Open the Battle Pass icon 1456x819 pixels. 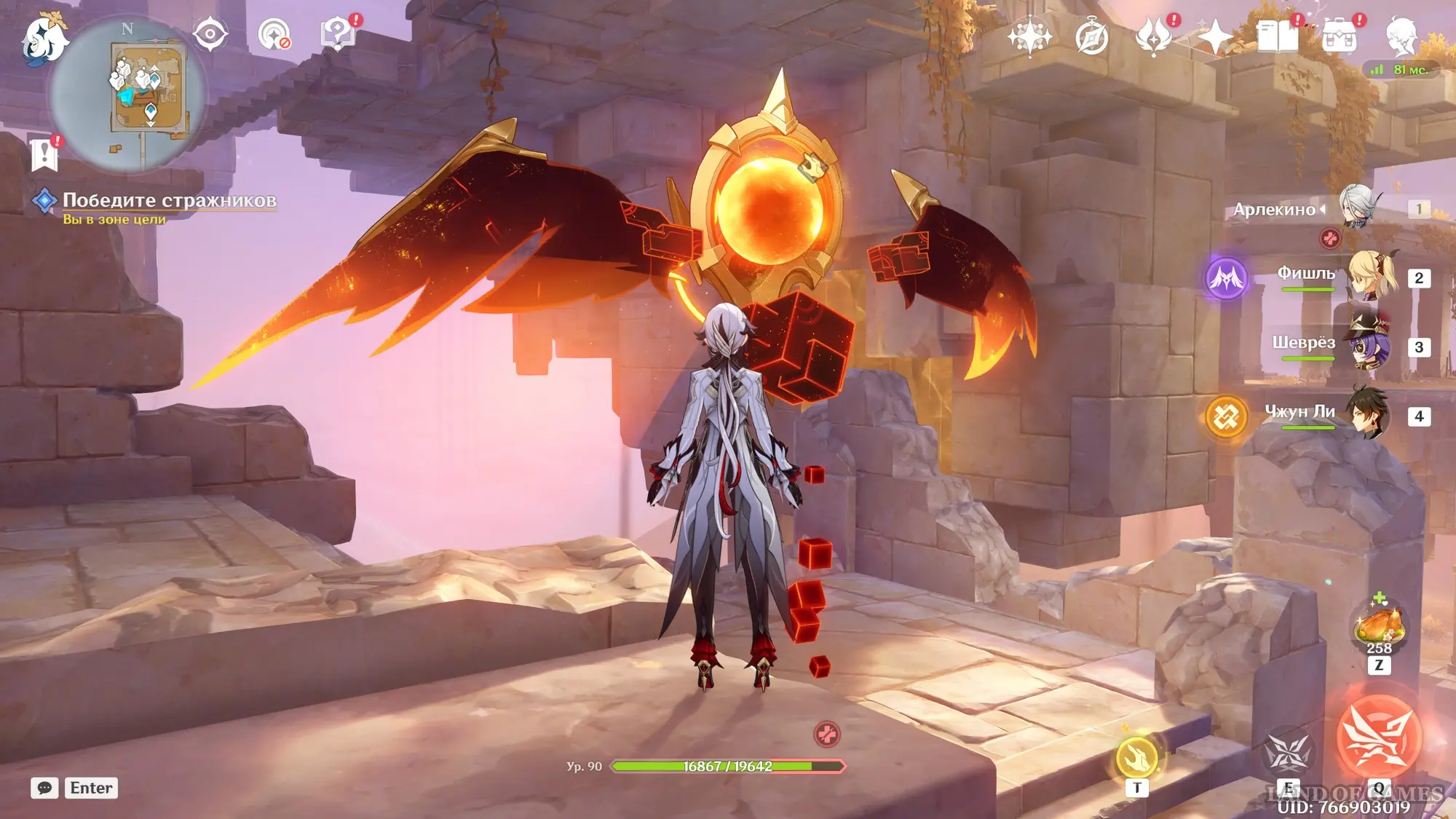pos(1154,36)
